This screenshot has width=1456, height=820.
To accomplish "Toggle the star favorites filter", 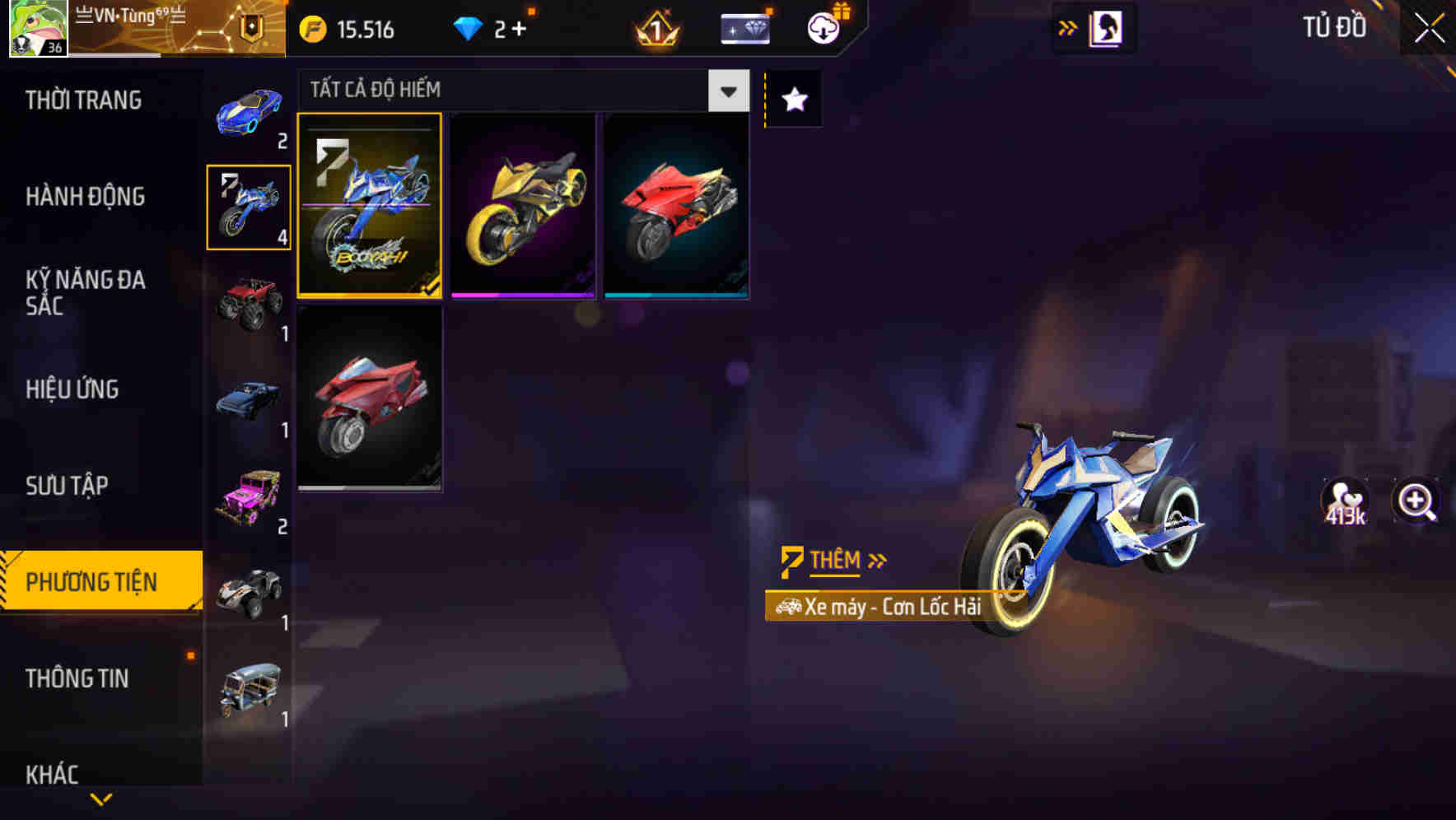I will (793, 100).
